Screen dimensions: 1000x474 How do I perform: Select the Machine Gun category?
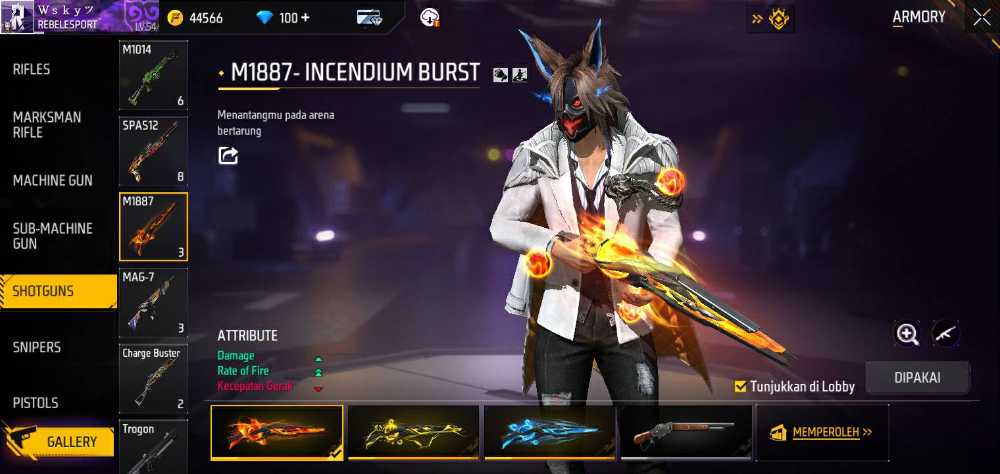pyautogui.click(x=52, y=180)
